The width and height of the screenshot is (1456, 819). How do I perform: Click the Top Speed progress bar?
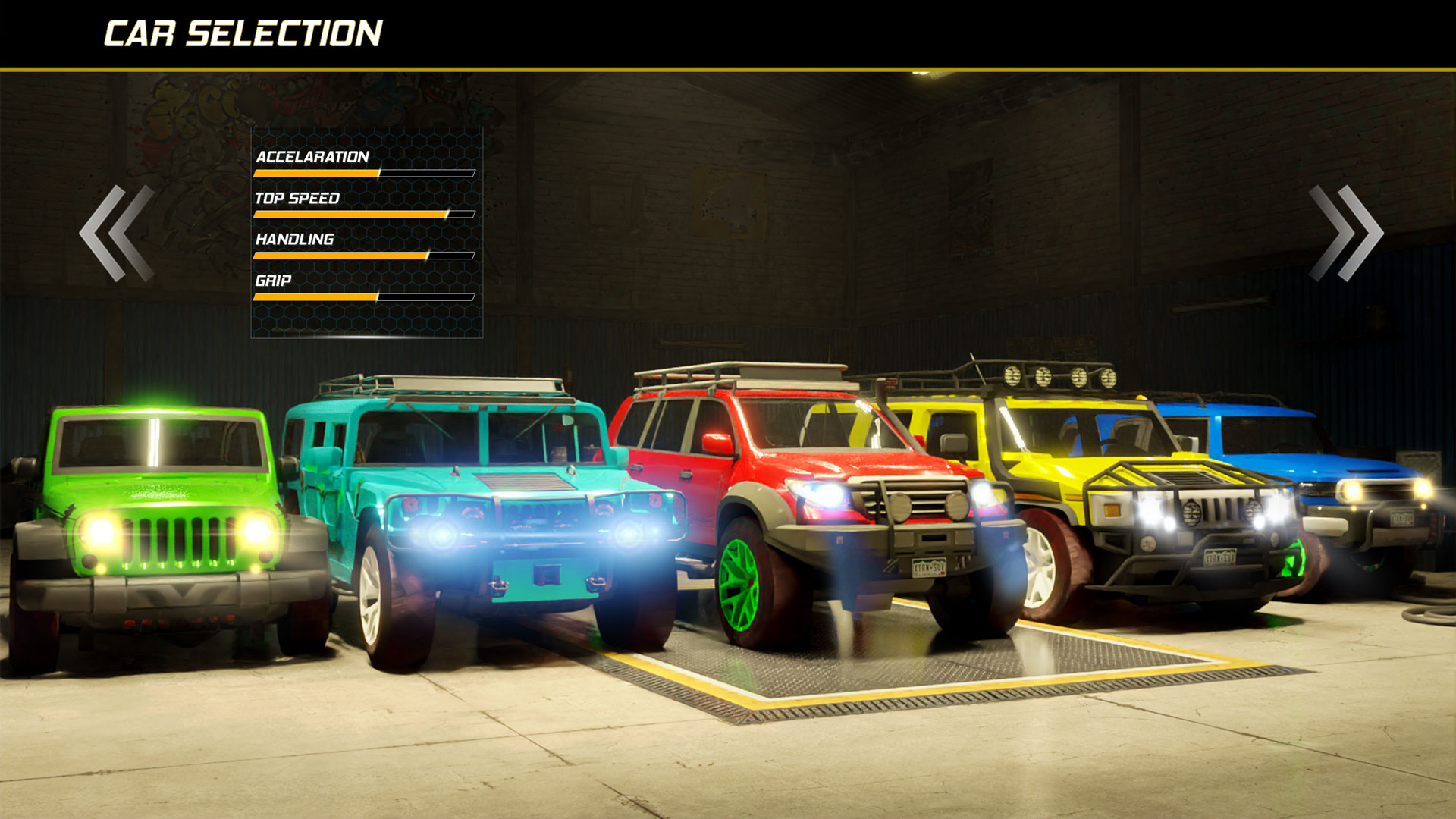pyautogui.click(x=364, y=215)
